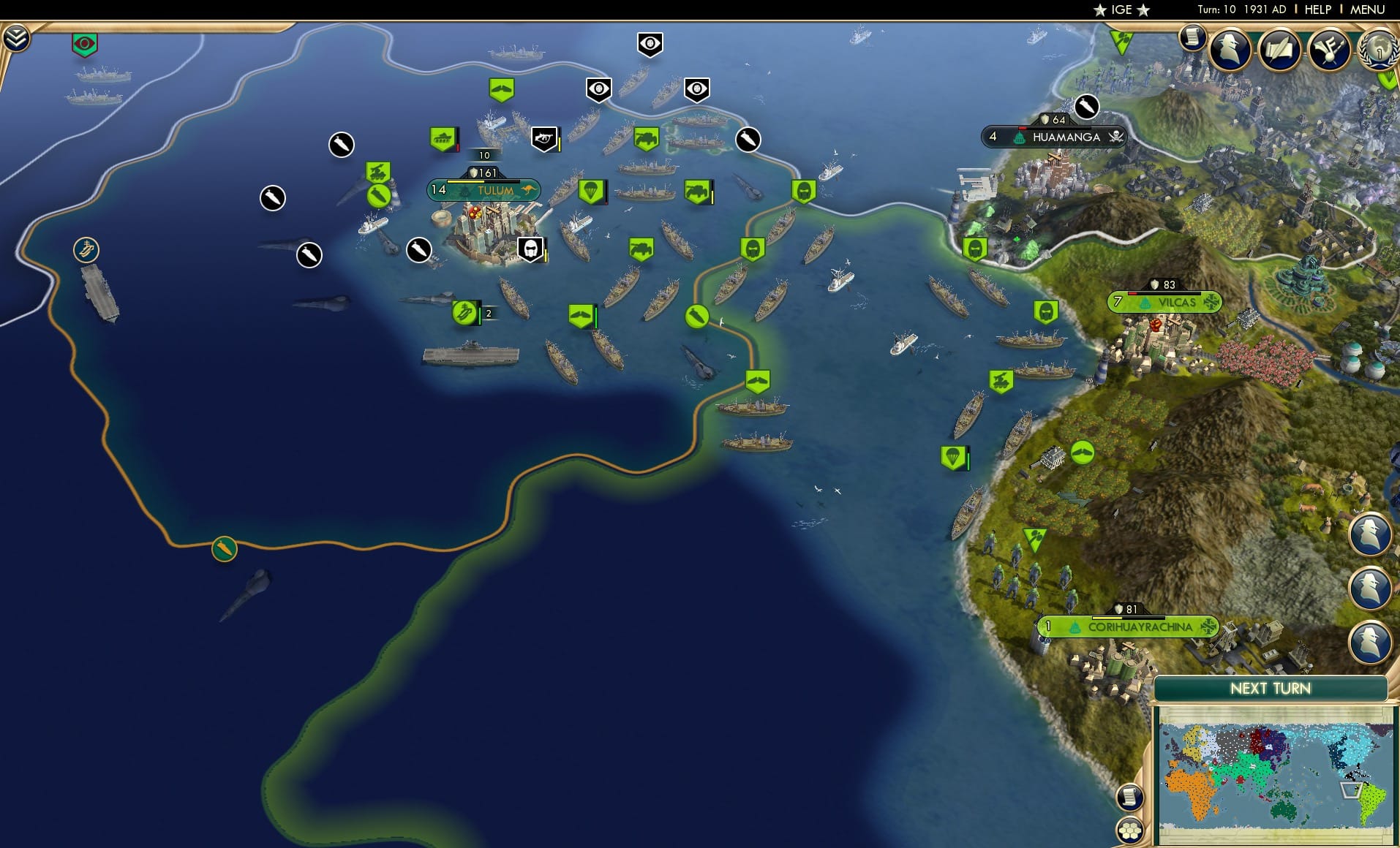Click the hex-grid icon in bottom-left corner
The image size is (1400, 848).
(1130, 830)
